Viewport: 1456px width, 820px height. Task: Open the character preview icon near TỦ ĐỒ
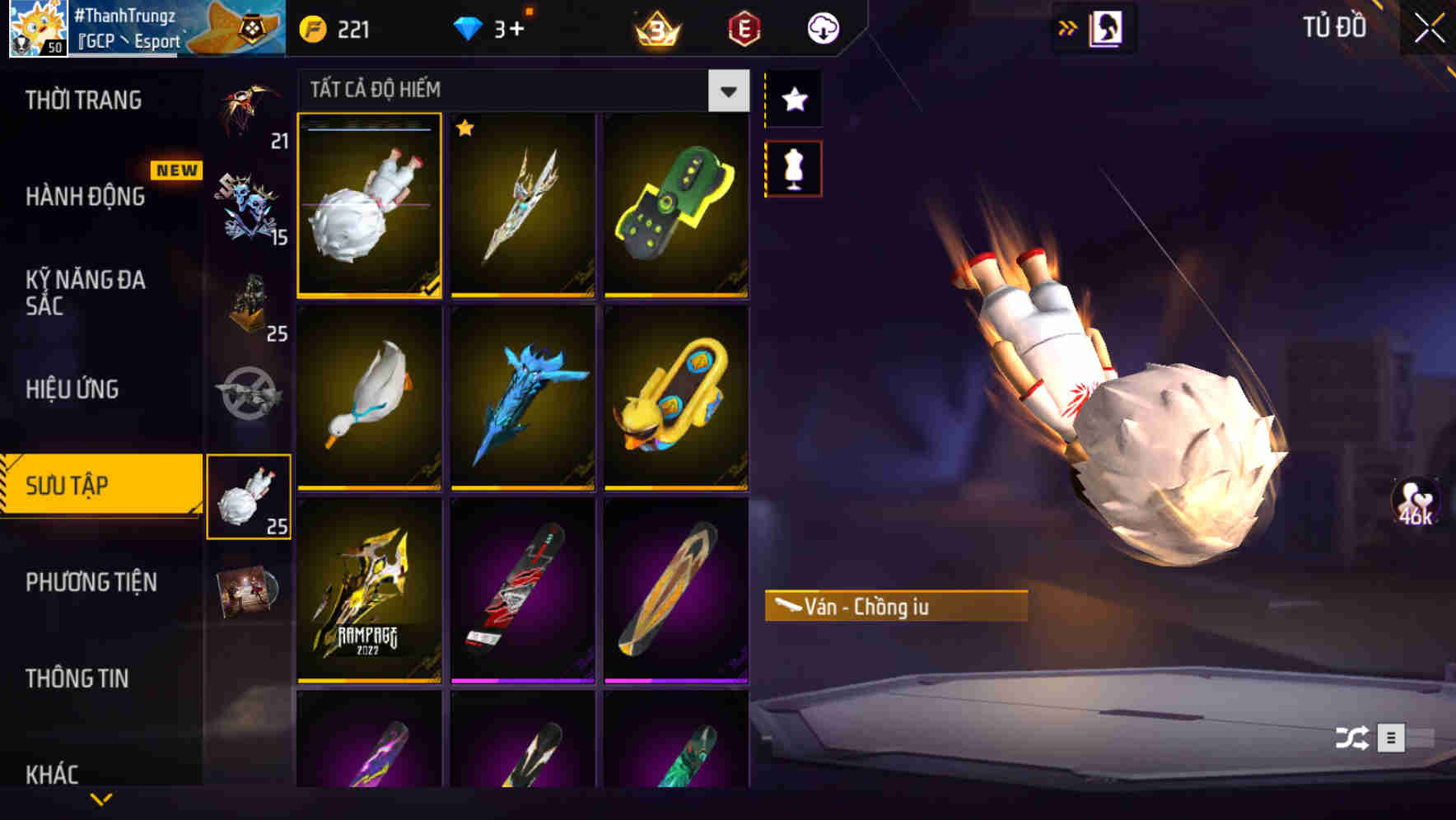(1108, 26)
